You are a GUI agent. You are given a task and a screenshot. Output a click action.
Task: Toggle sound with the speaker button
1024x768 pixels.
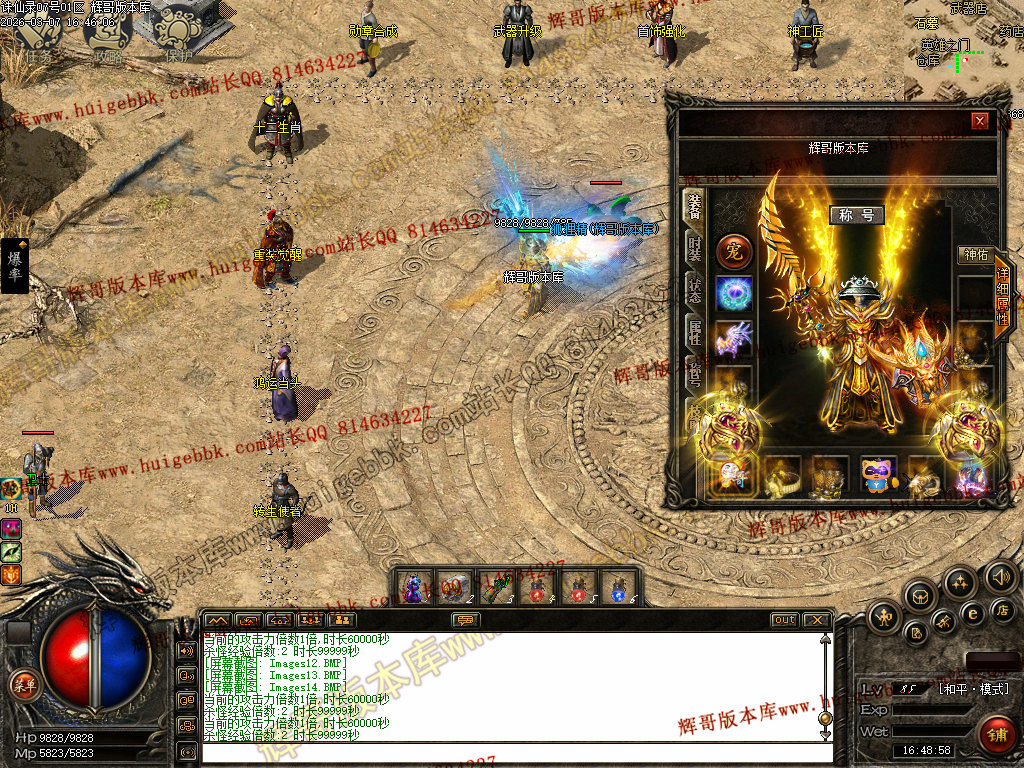[1000, 576]
